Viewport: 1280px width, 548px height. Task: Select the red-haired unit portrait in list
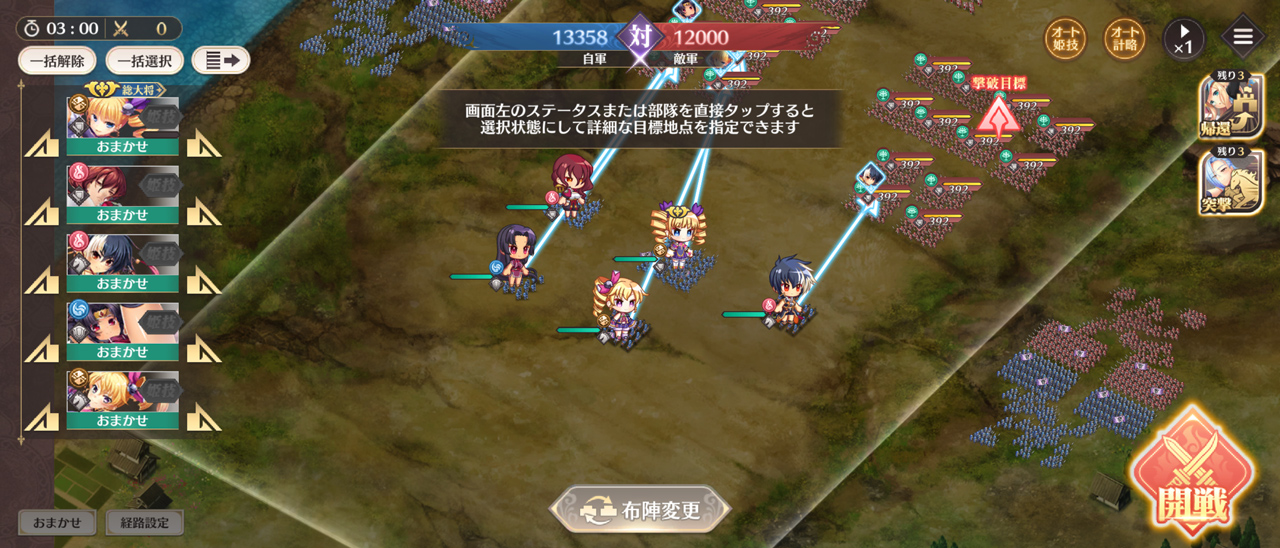coord(122,186)
